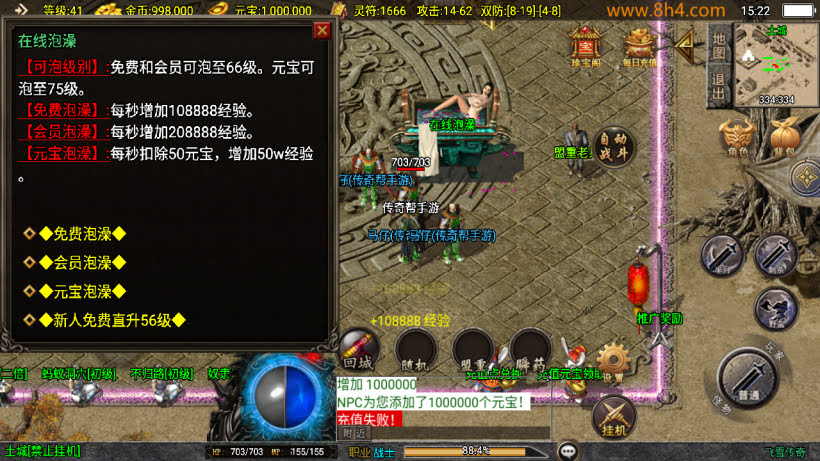Select the 会员泡澡 option
The height and width of the screenshot is (461, 820).
(82, 263)
